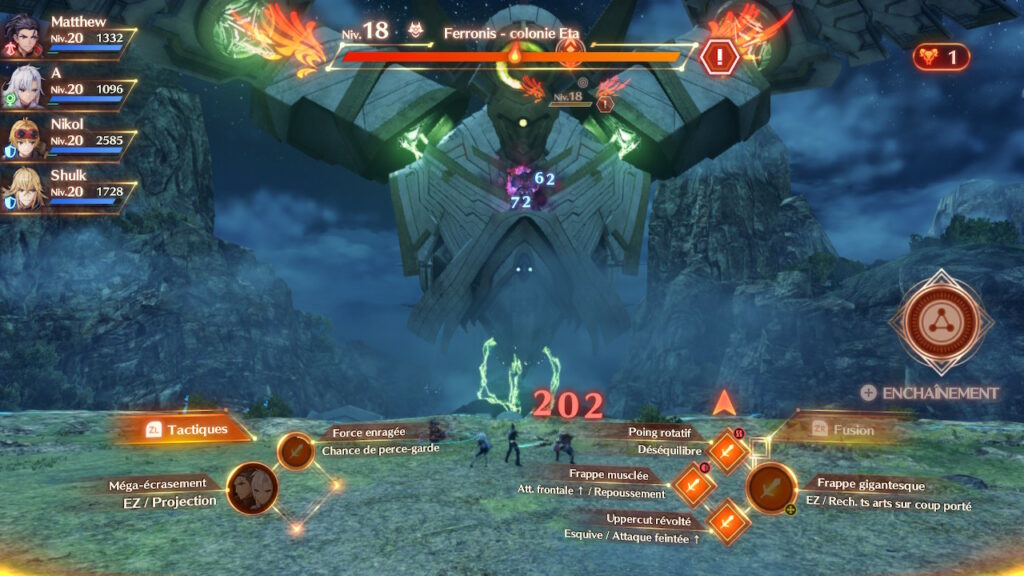Click the enemy alert hexagon icon

[x=718, y=57]
